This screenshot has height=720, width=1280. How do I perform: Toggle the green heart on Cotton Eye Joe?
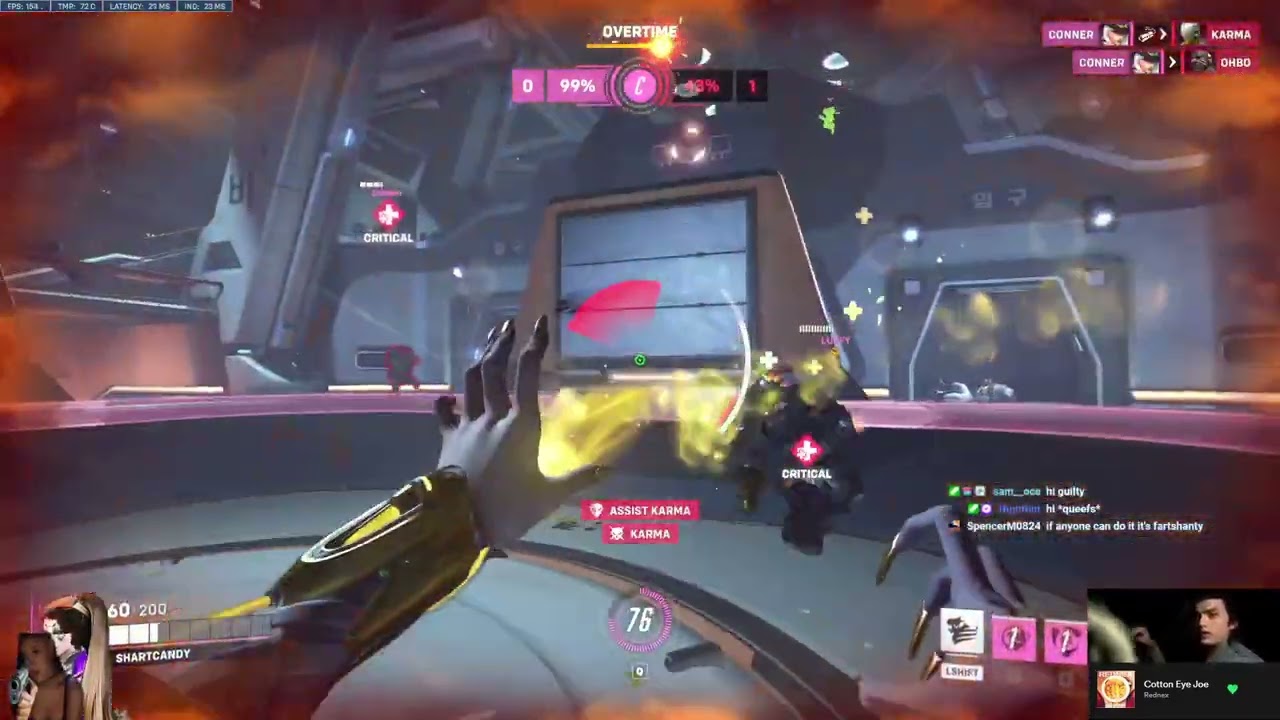(x=1232, y=689)
